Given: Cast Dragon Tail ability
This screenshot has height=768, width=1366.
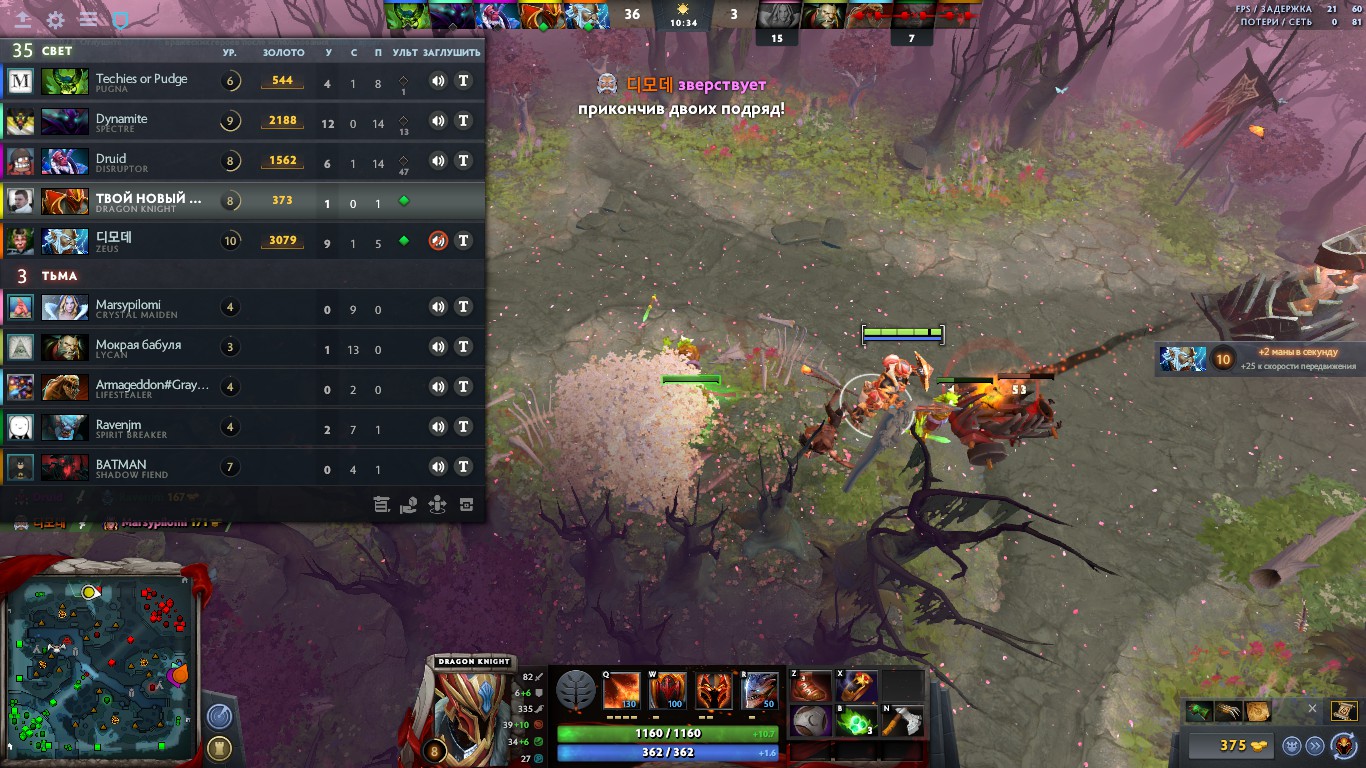Looking at the screenshot, I should tap(668, 690).
